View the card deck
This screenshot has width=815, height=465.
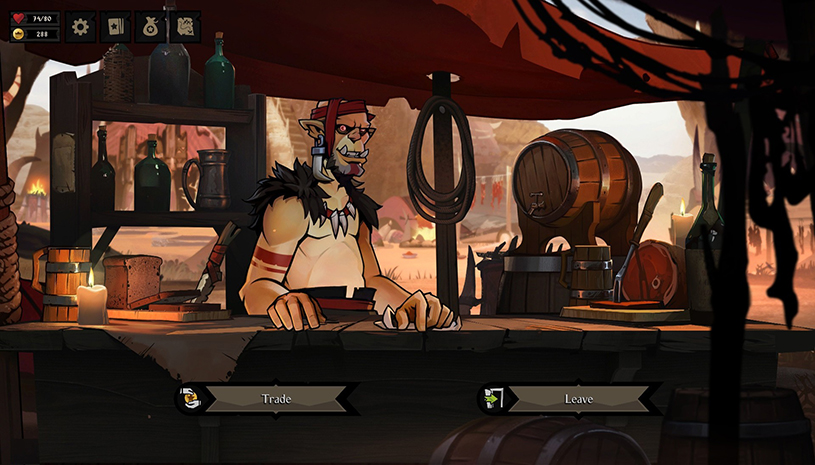(116, 27)
